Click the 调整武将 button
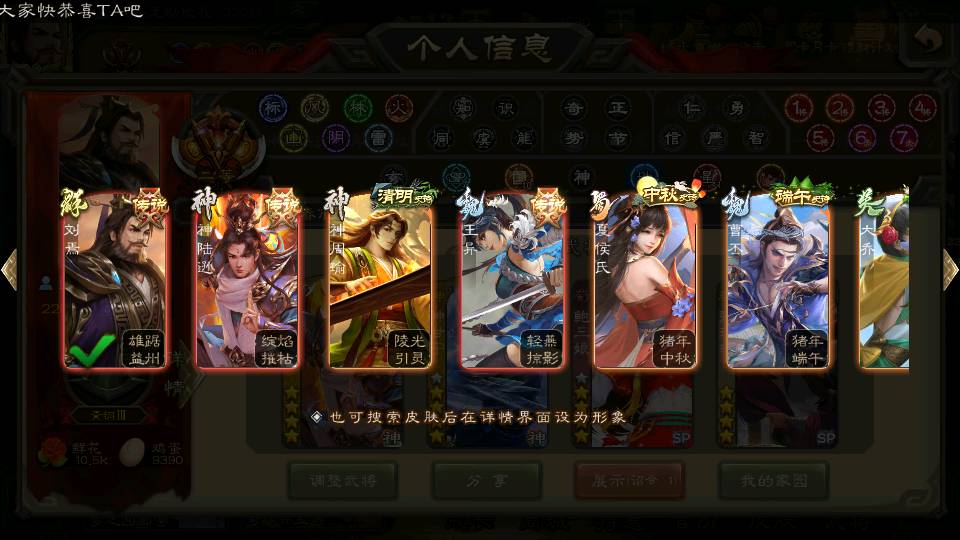This screenshot has height=540, width=960. pos(341,480)
